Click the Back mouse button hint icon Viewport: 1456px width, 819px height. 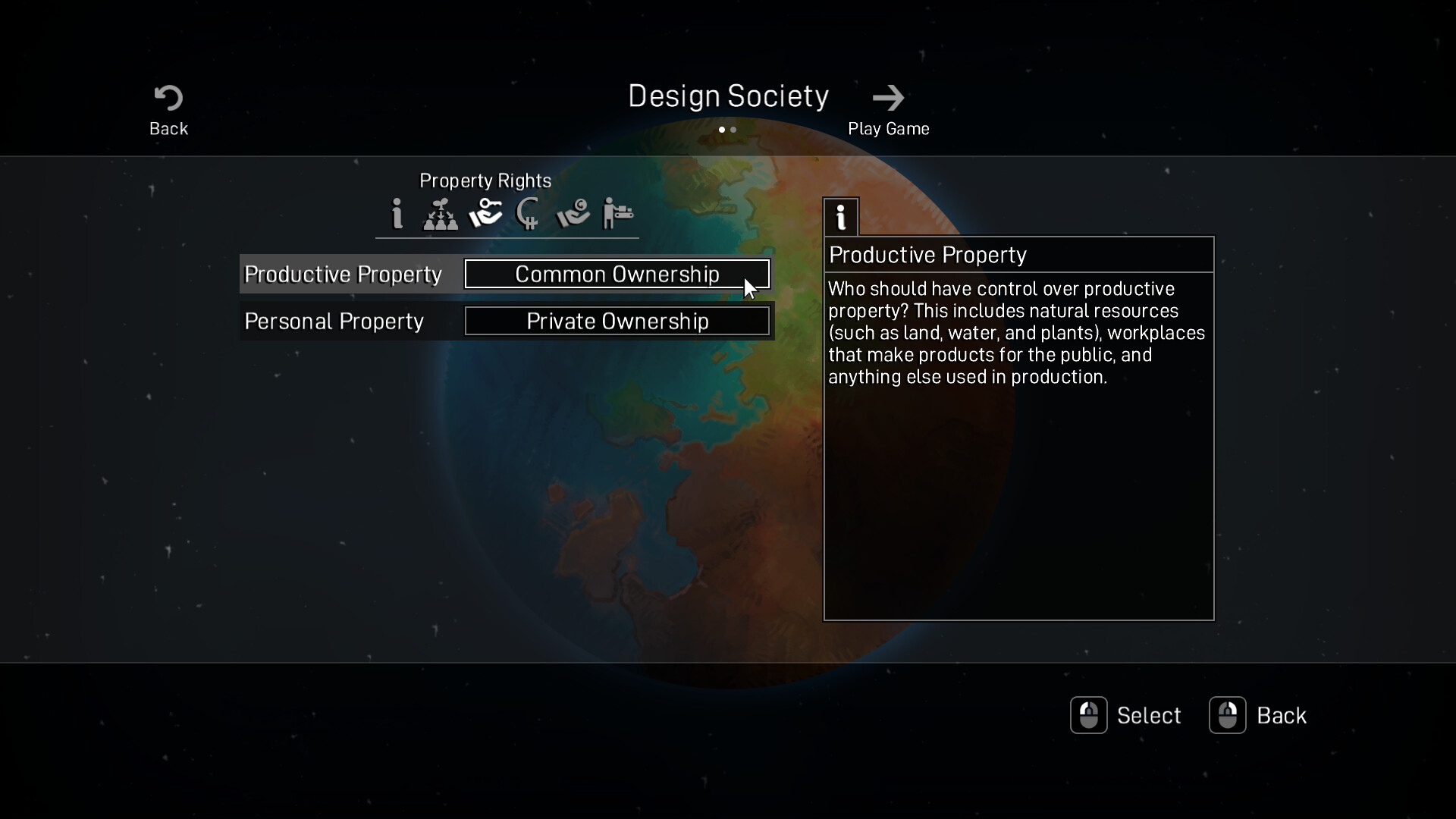pyautogui.click(x=1228, y=714)
